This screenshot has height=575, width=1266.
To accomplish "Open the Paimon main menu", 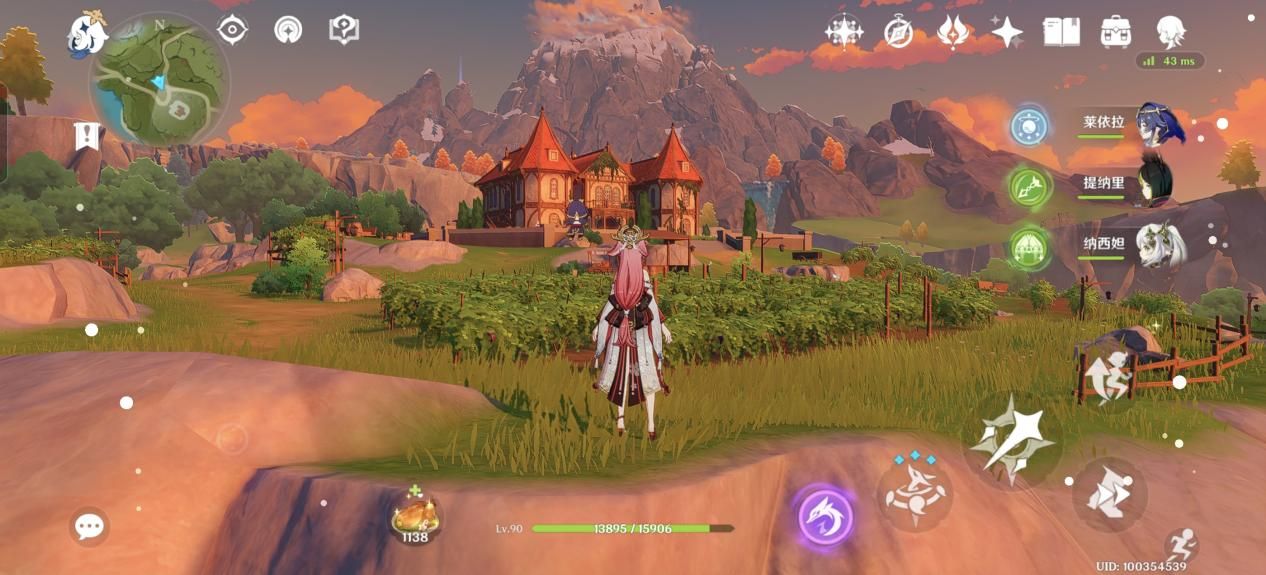I will (87, 34).
